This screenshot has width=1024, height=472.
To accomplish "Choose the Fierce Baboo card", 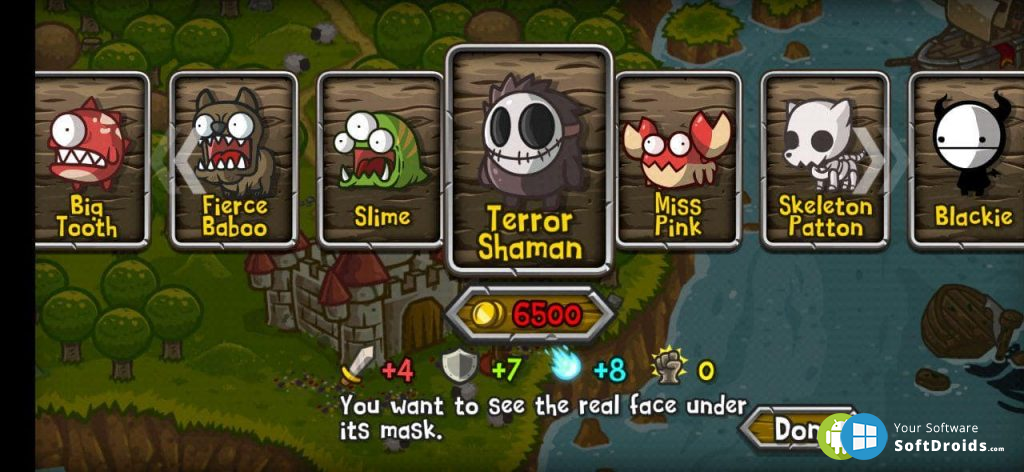I will (234, 160).
